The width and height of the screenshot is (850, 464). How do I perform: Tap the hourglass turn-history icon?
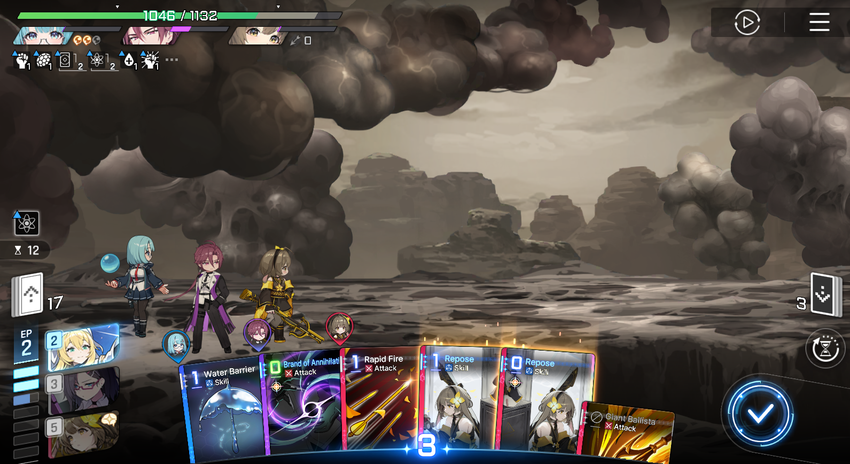825,349
